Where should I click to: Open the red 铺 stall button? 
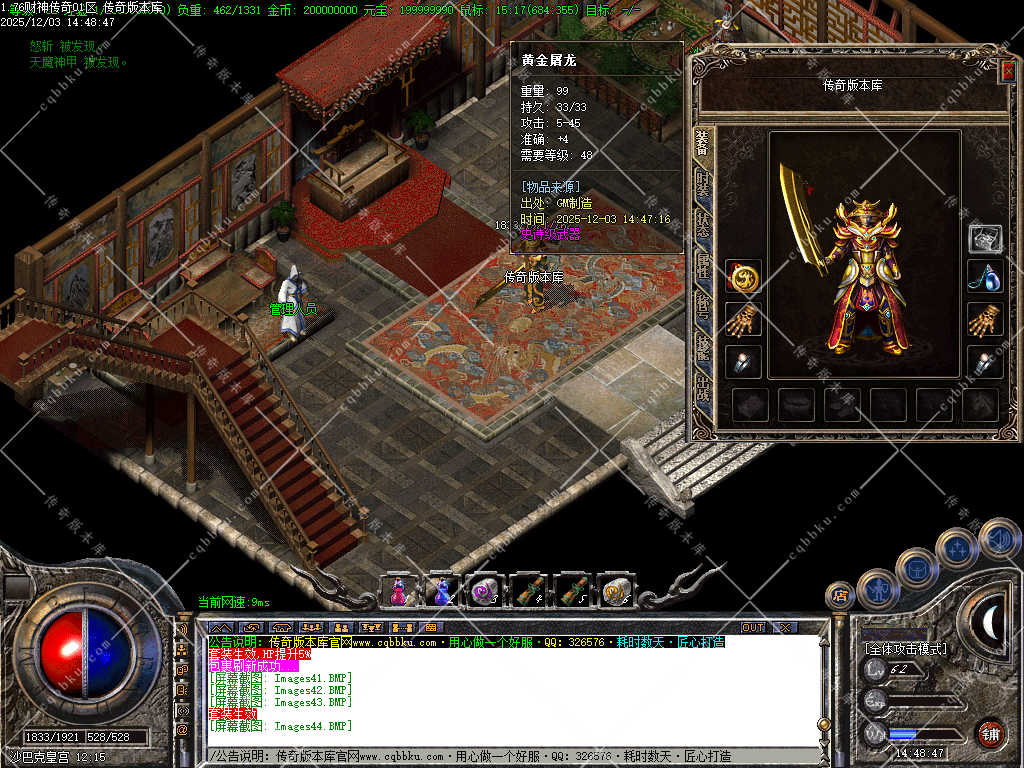tap(990, 733)
